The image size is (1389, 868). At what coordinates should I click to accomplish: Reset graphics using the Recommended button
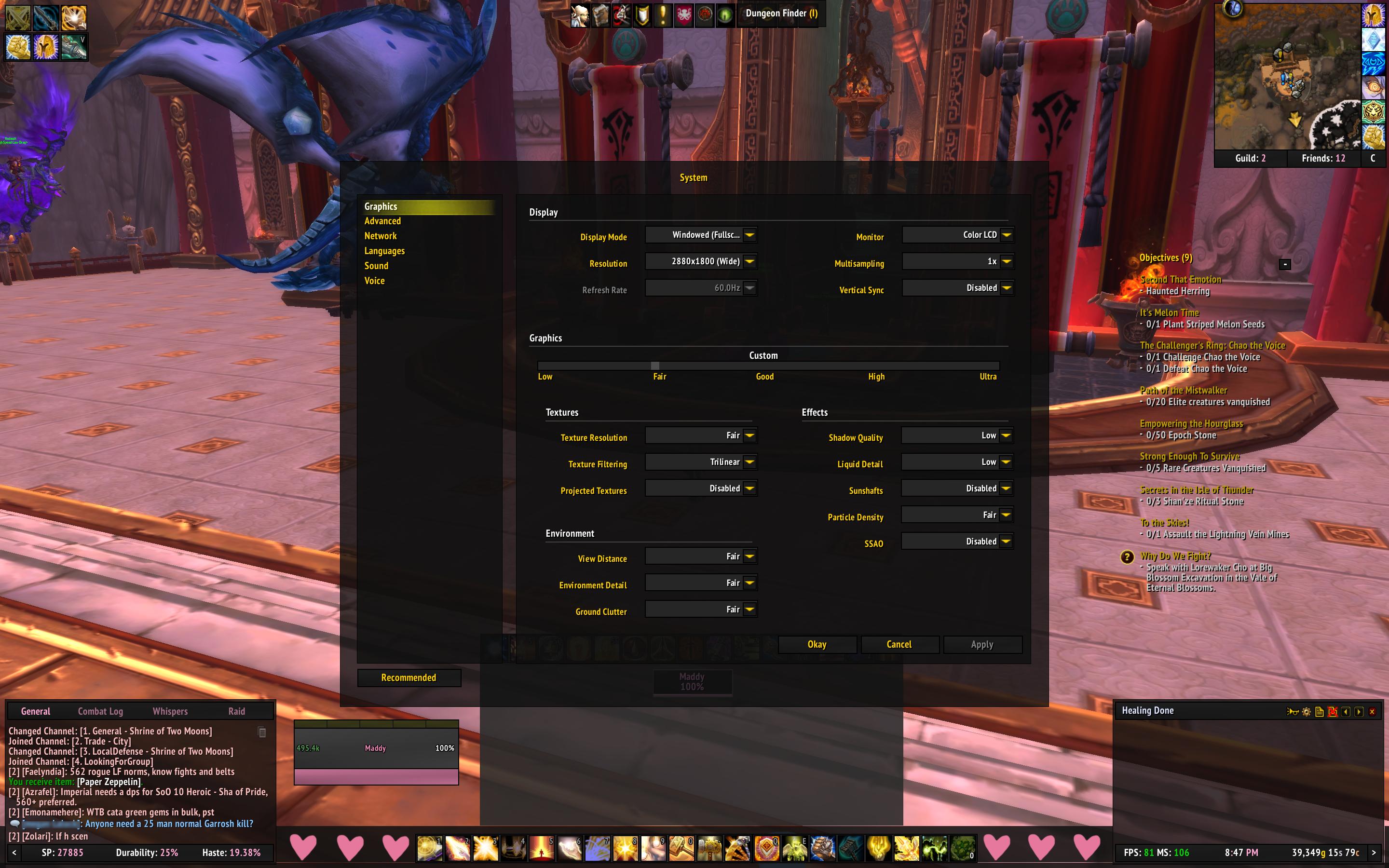click(409, 678)
